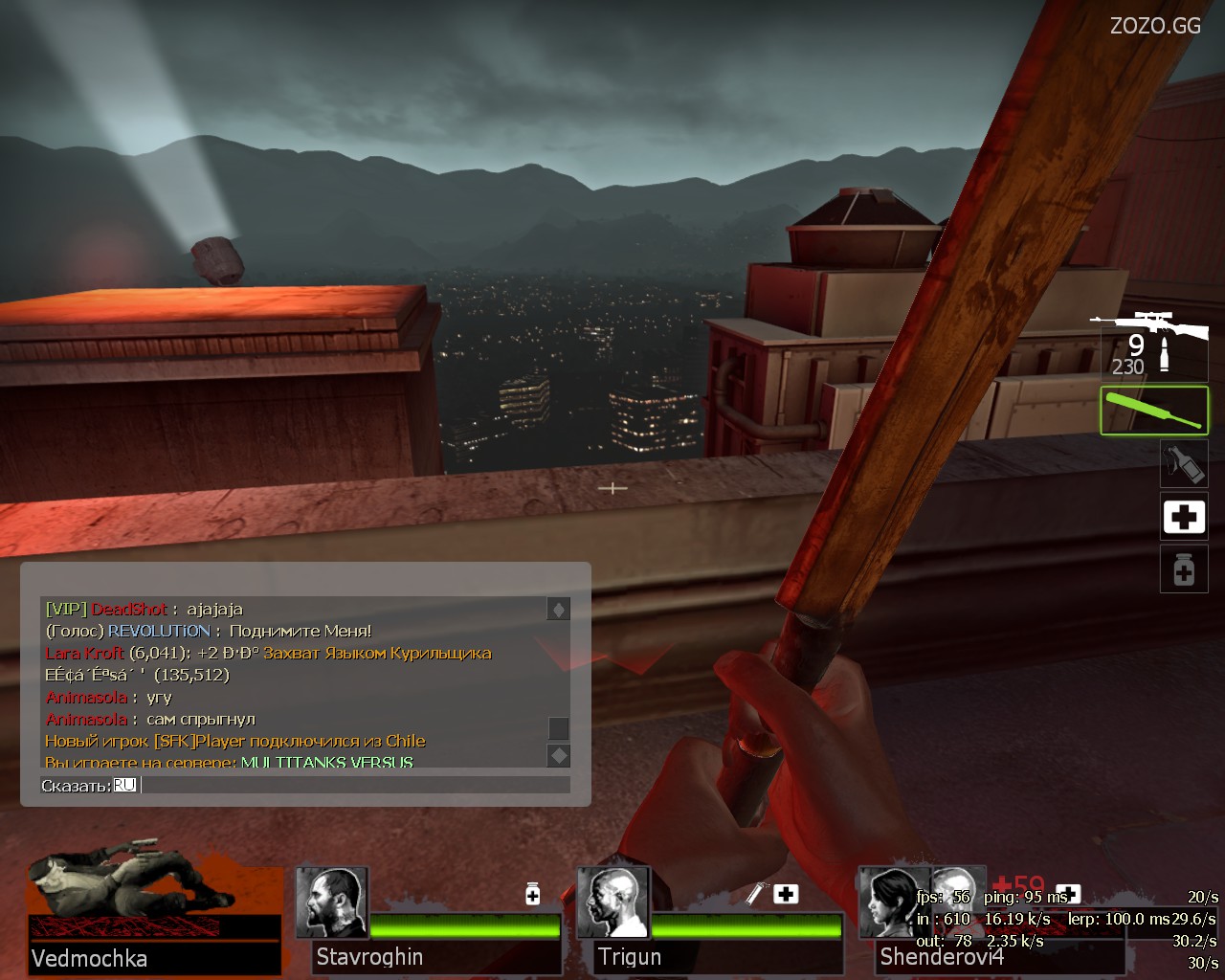1225x980 pixels.
Task: Click Trigun's teammate portrait
Action: 613,903
